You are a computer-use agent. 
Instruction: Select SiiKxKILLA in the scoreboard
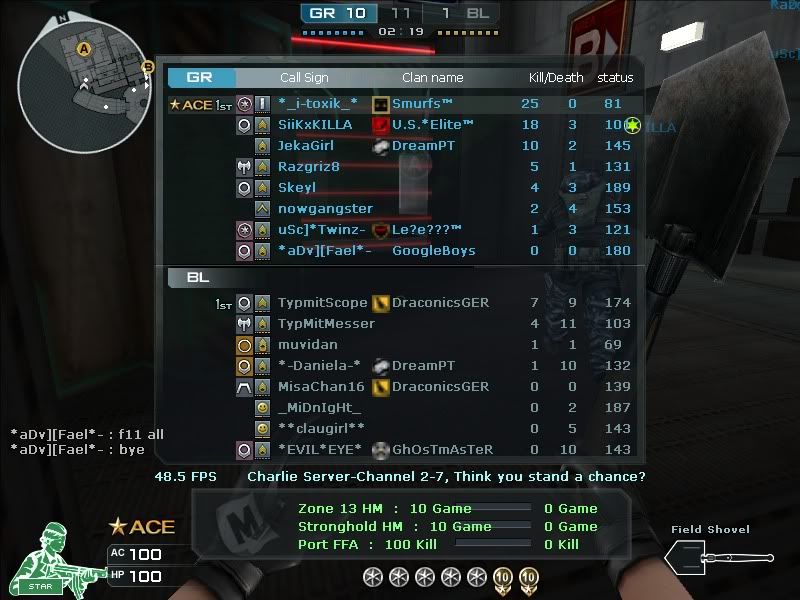point(315,125)
